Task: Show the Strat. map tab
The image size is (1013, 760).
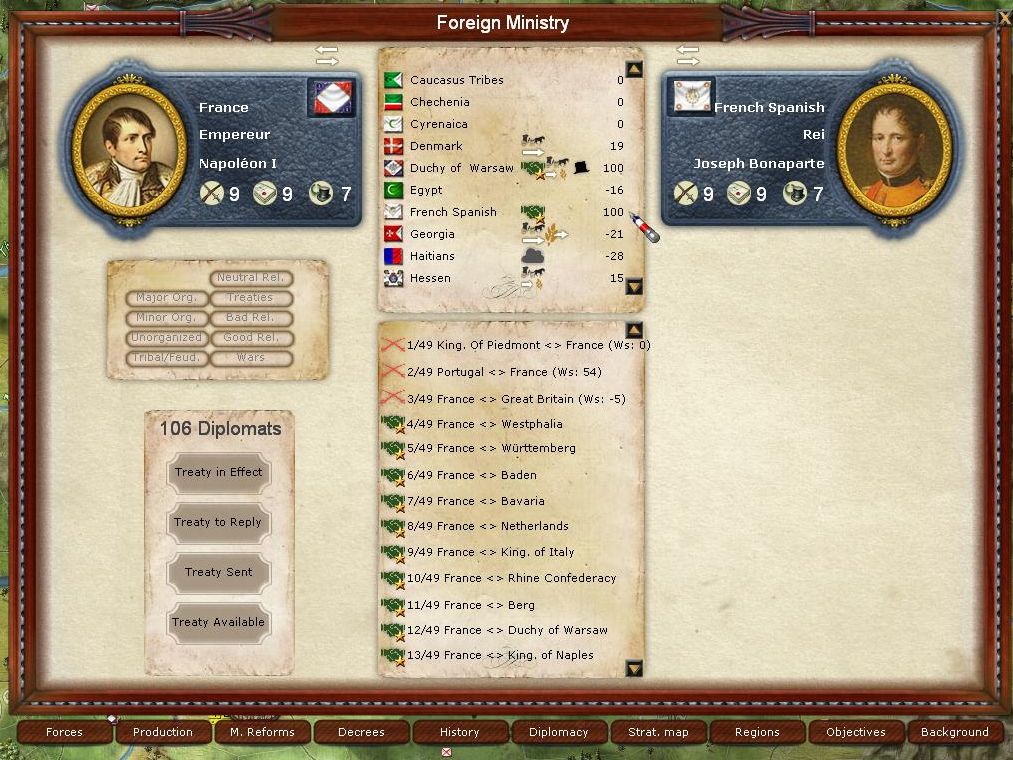Action: click(658, 732)
